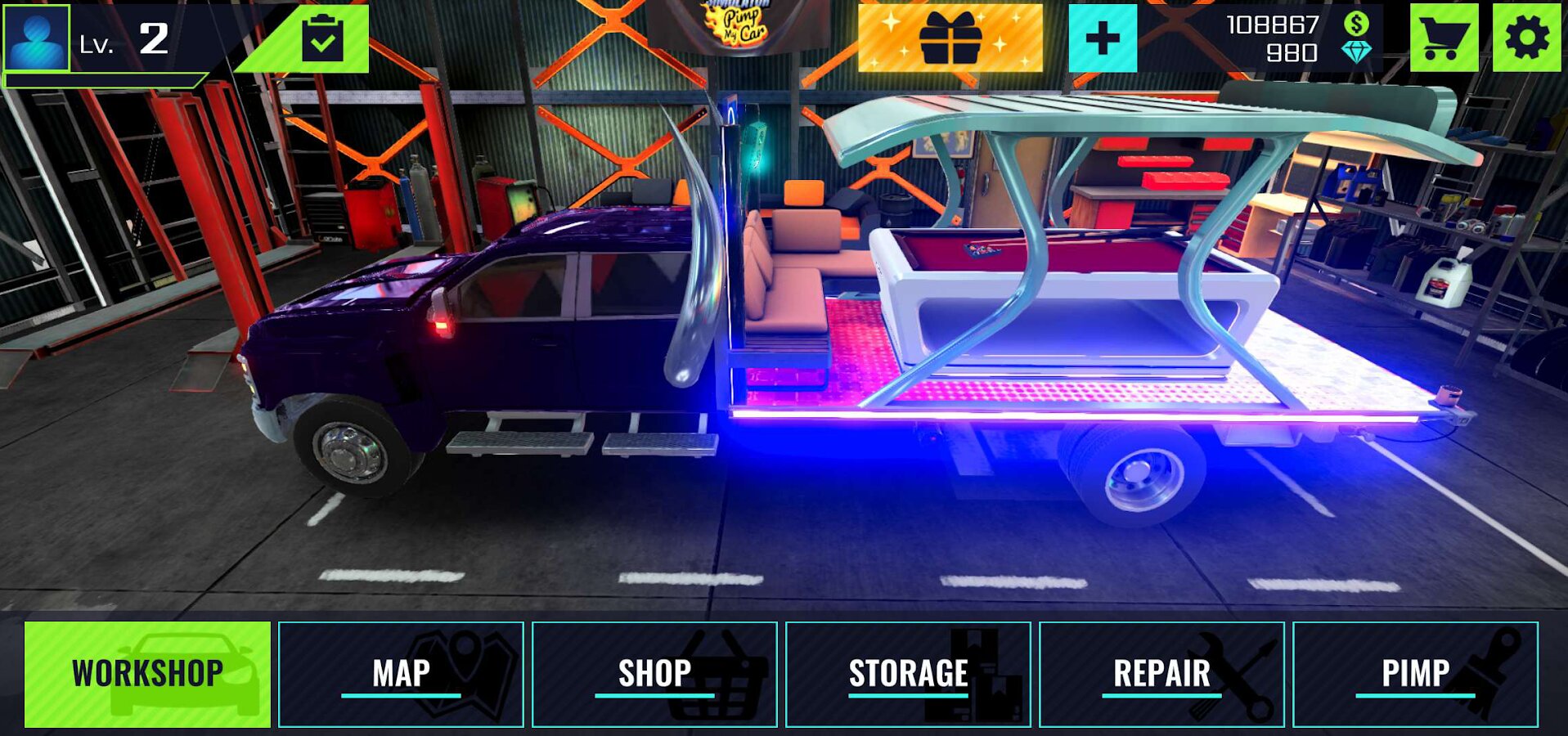Add more currency with plus button
The width and height of the screenshot is (1568, 736).
pos(1103,38)
